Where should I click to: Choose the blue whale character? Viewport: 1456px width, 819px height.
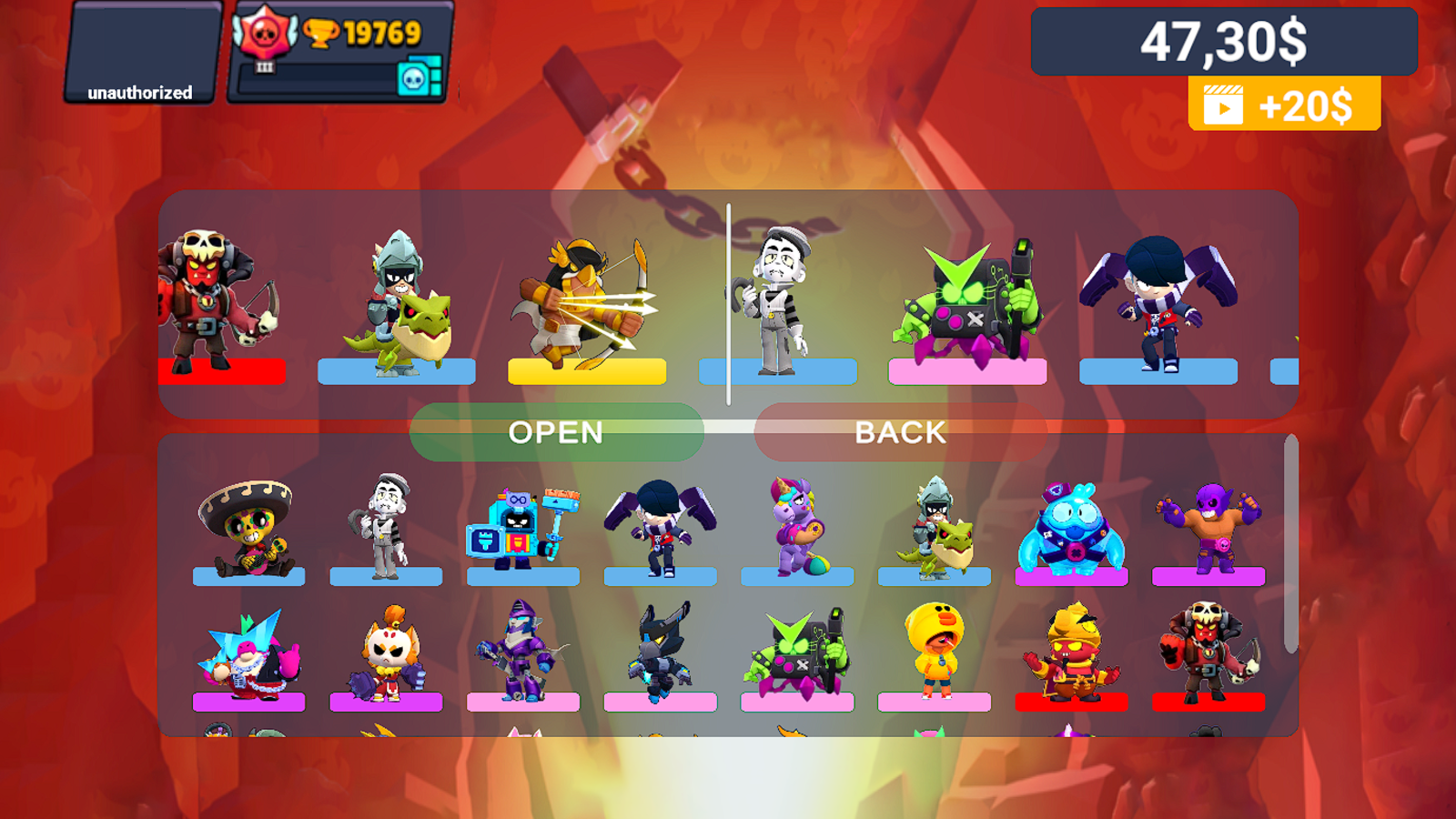(x=1072, y=528)
